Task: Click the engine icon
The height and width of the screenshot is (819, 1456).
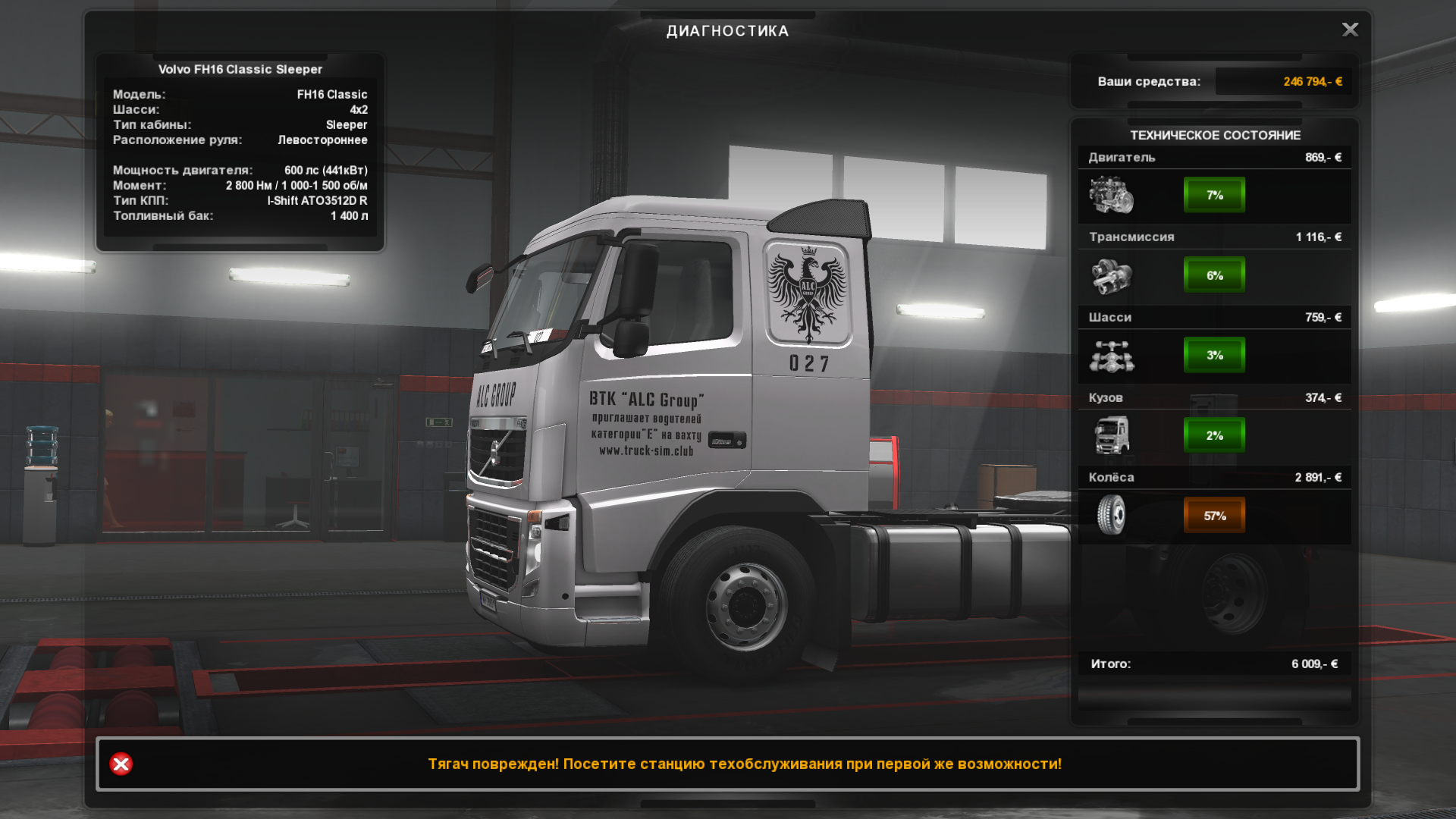Action: point(1111,195)
